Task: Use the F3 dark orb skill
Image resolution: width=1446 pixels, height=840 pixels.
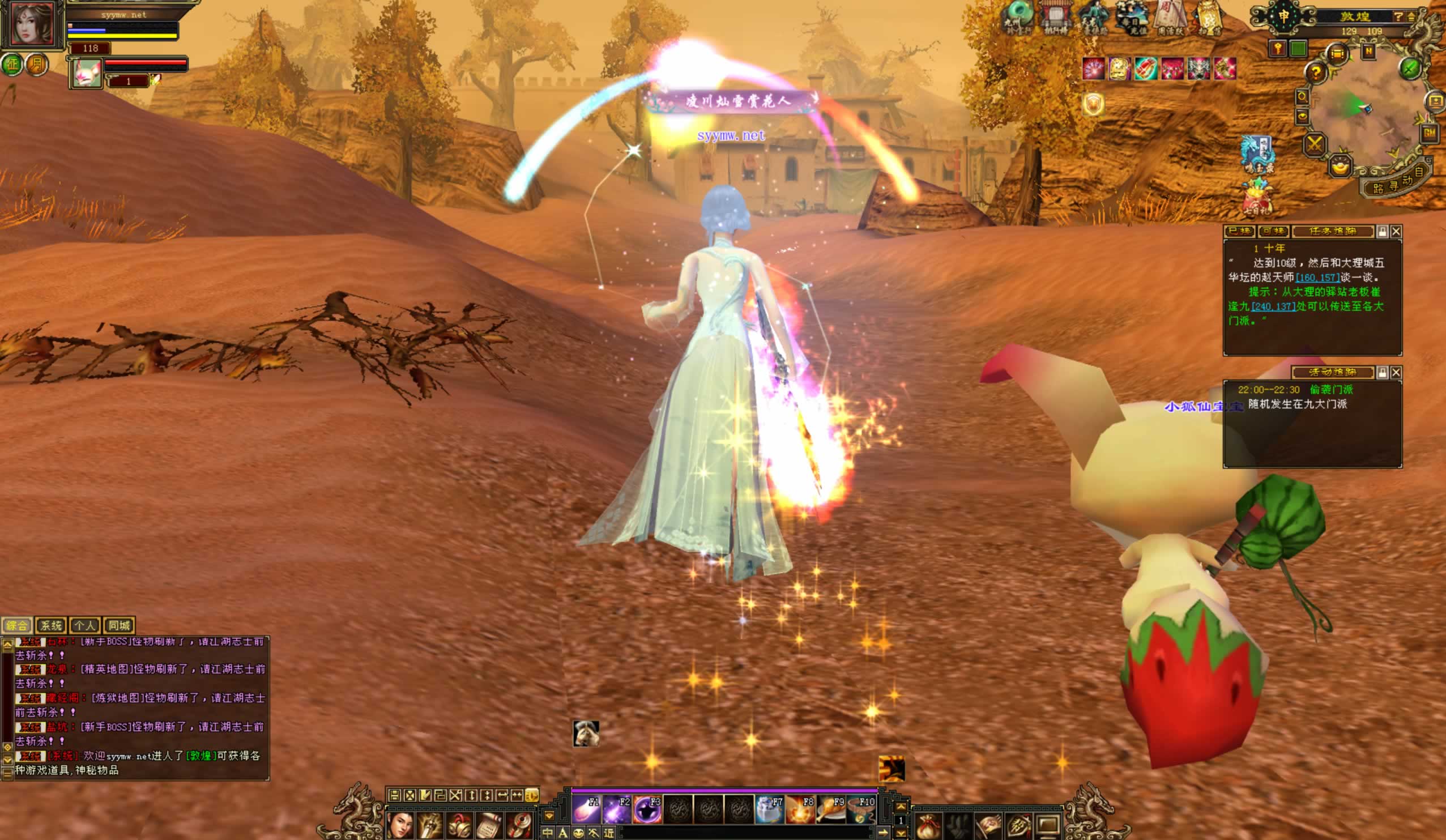Action: 648,809
